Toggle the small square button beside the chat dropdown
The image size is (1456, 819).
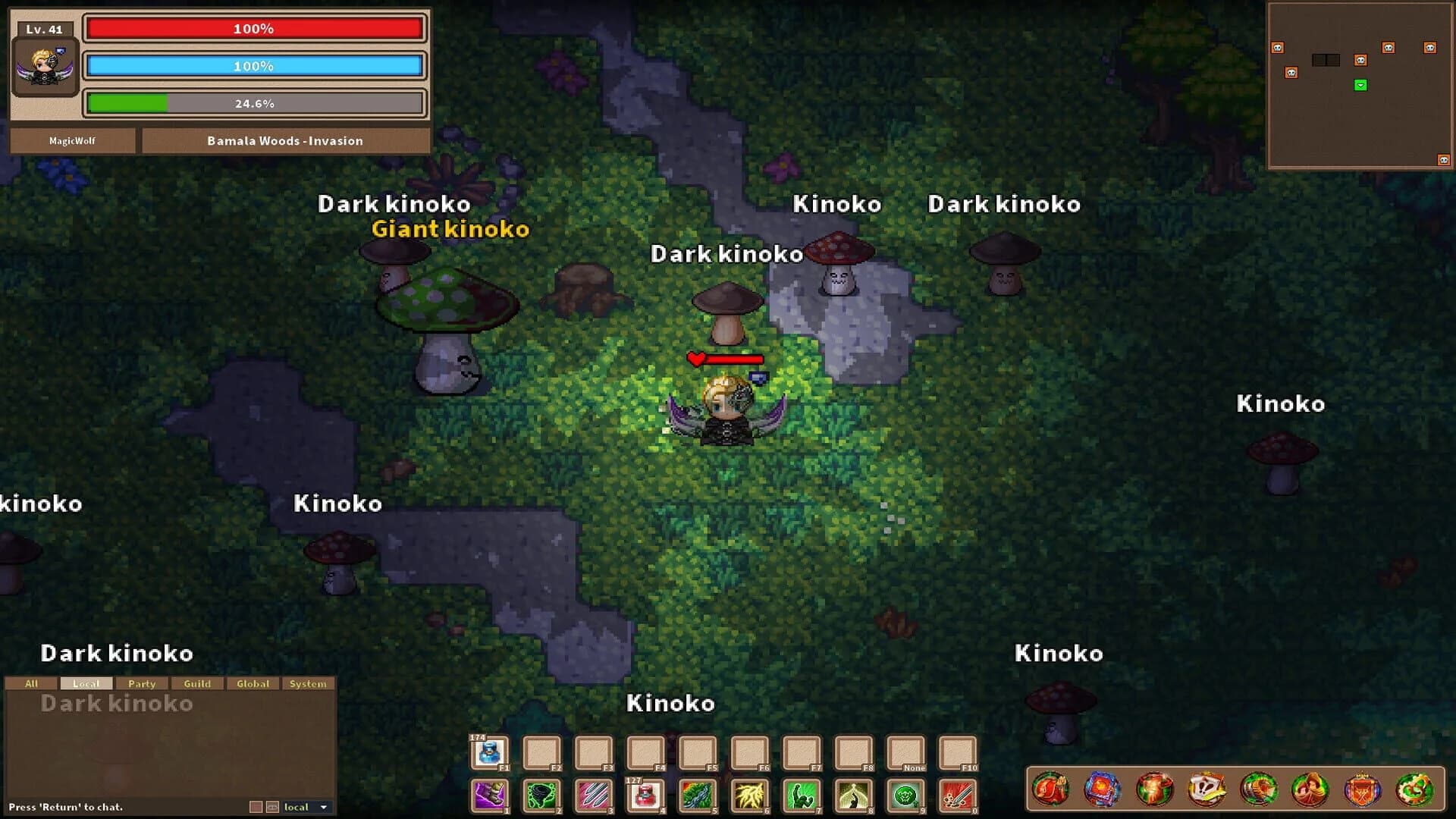[256, 807]
